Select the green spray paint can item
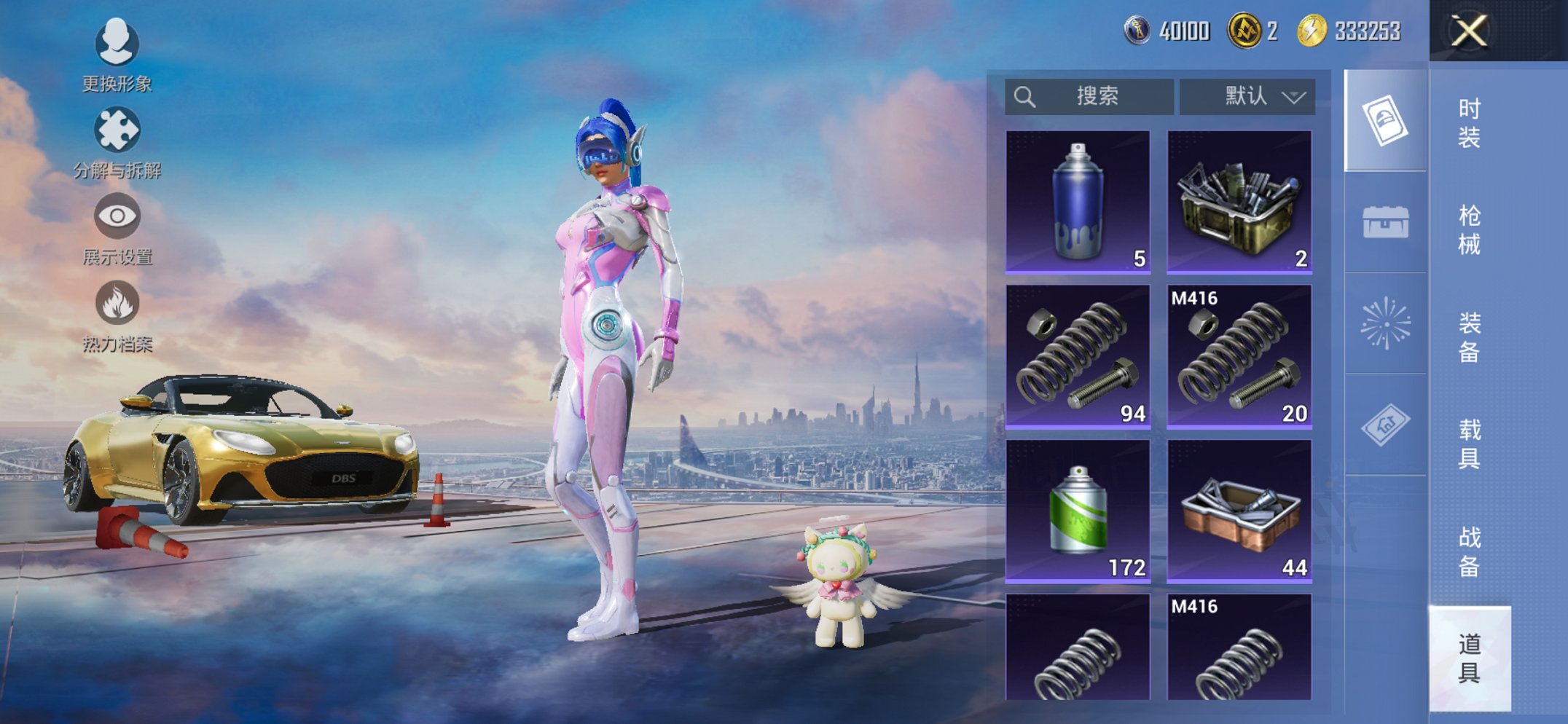 click(1078, 511)
